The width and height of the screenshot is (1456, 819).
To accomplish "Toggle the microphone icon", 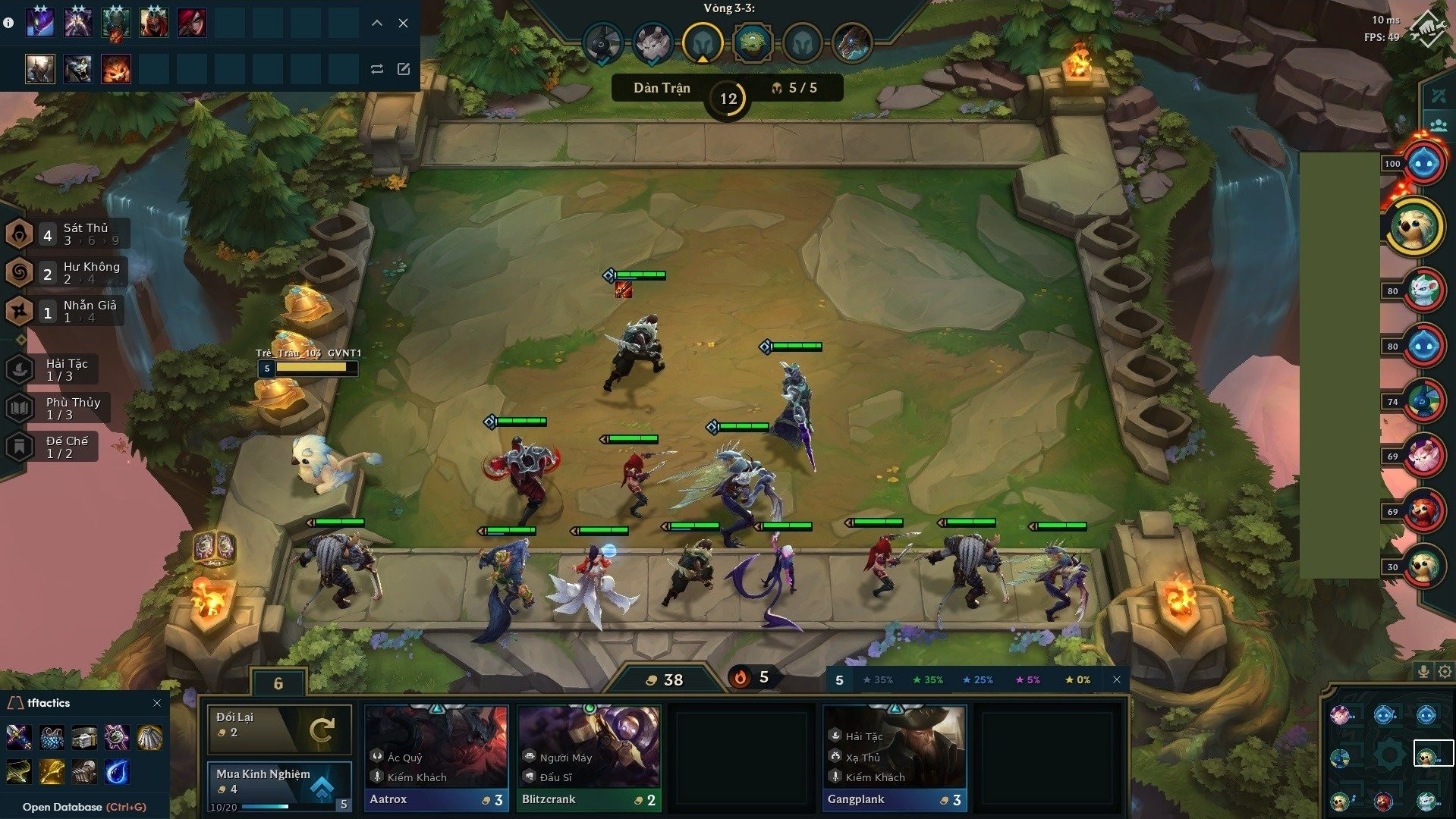I will coord(1423,671).
